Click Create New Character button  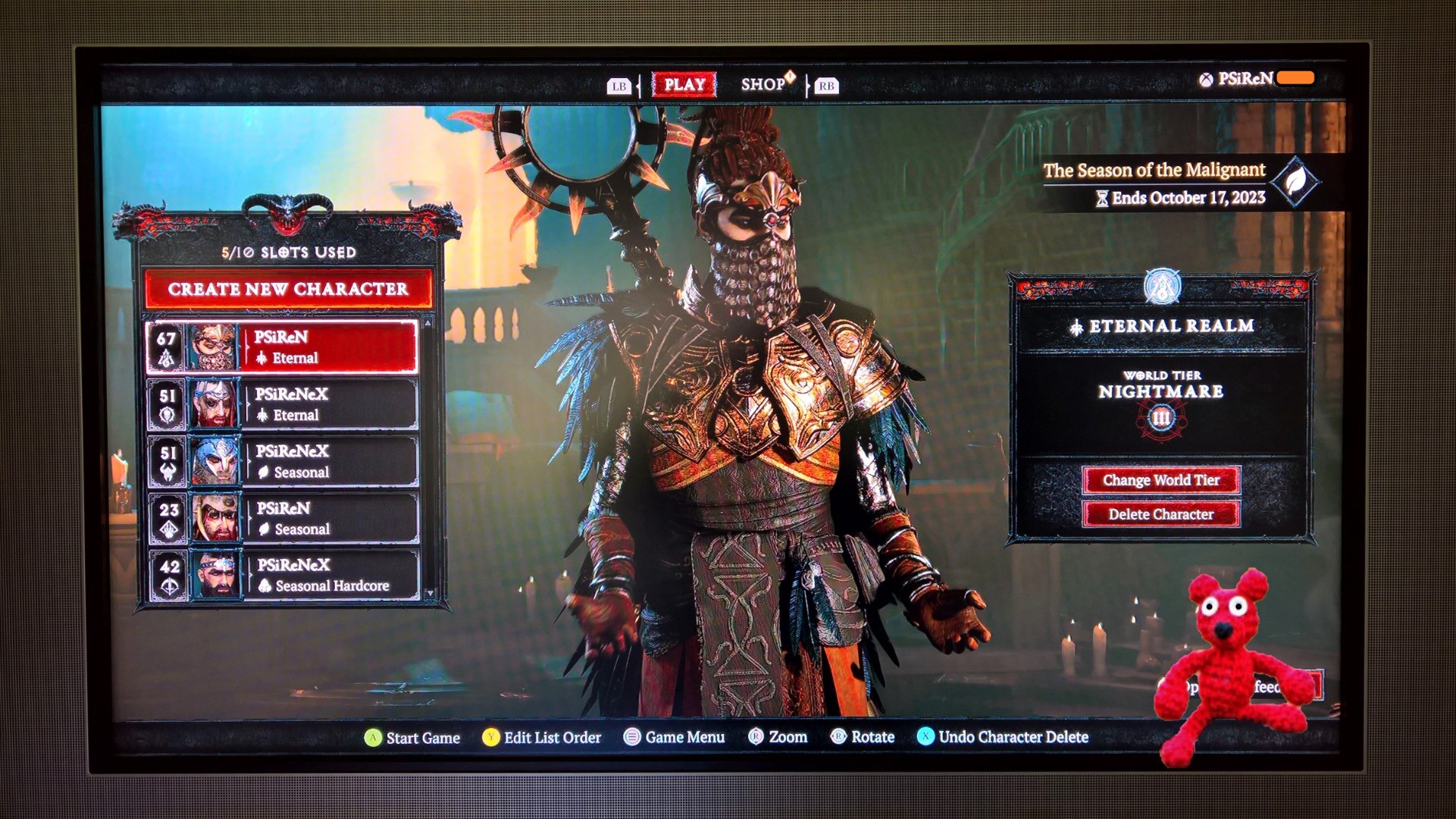click(288, 289)
